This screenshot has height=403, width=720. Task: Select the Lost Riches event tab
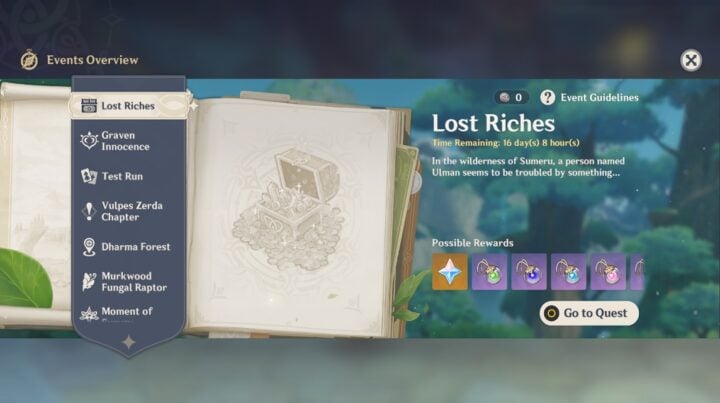point(127,105)
